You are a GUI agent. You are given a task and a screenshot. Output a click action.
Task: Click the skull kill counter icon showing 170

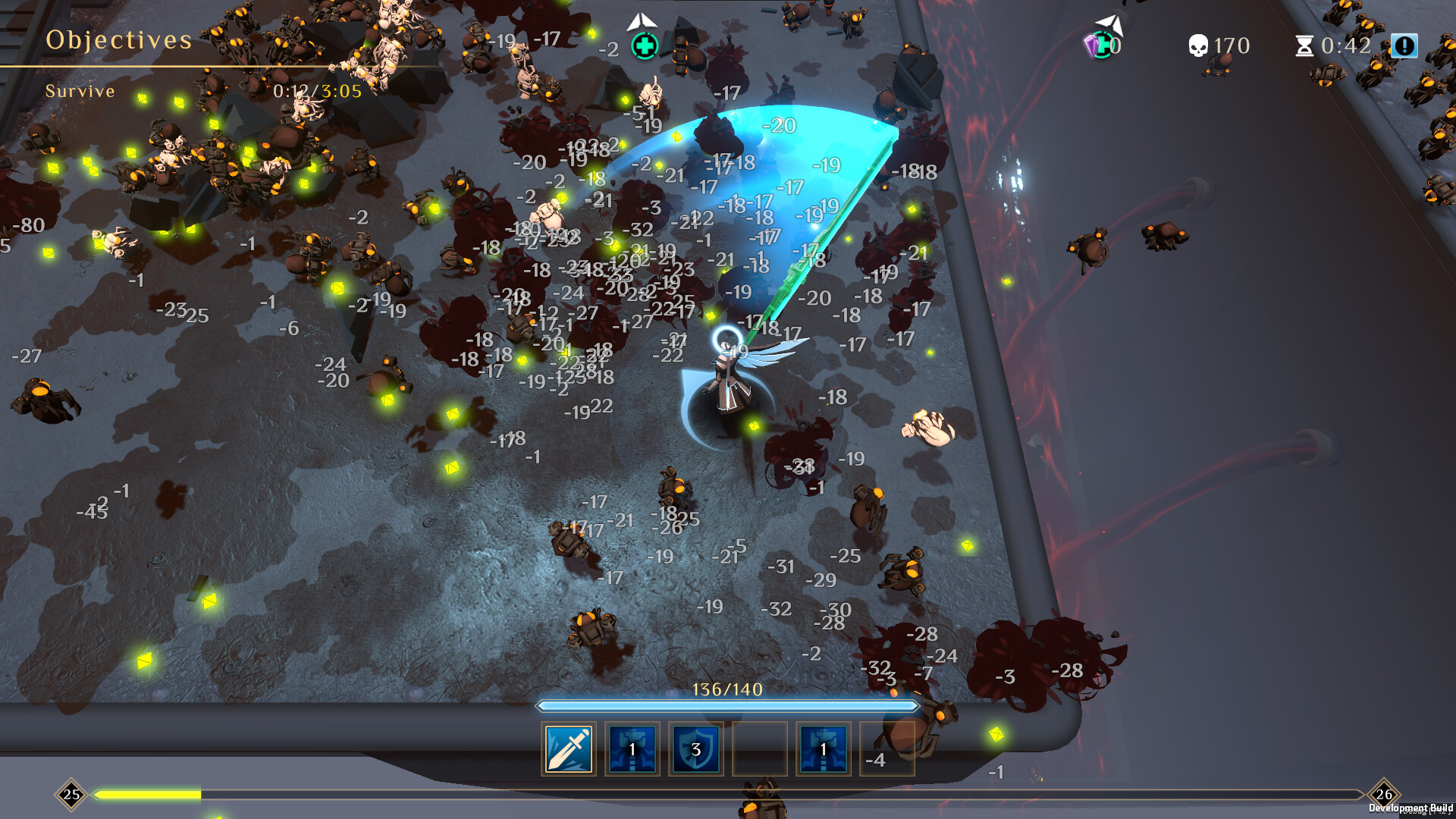point(1200,45)
